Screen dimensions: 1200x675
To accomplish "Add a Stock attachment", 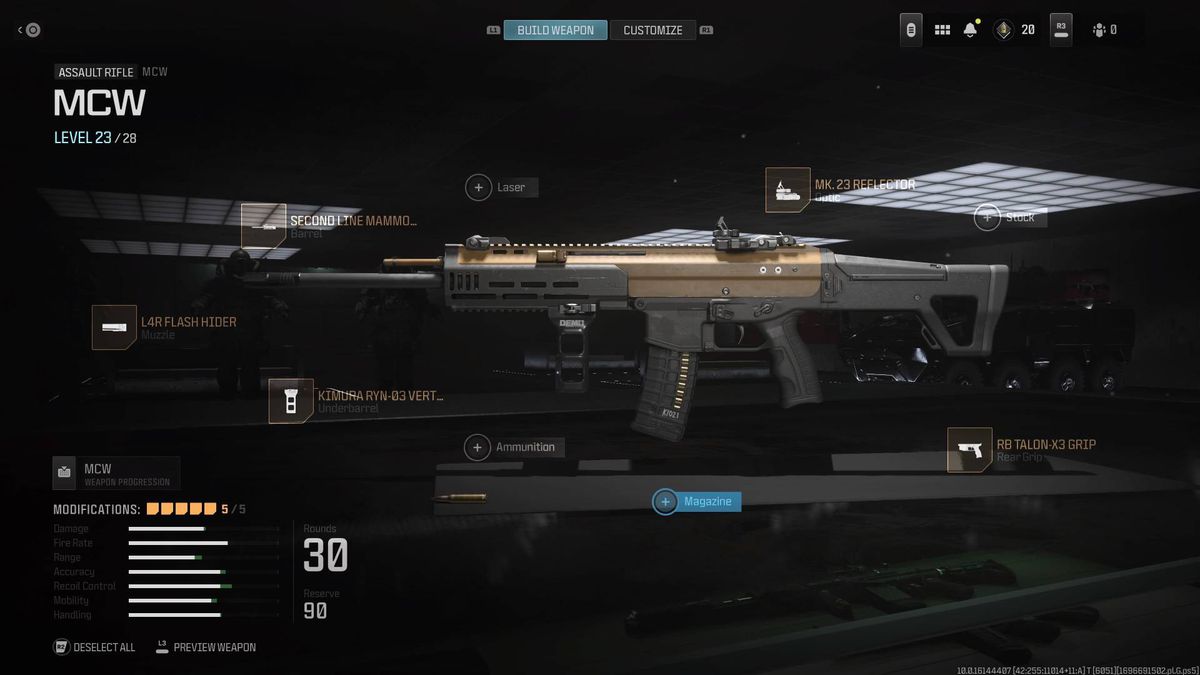I will 1010,217.
